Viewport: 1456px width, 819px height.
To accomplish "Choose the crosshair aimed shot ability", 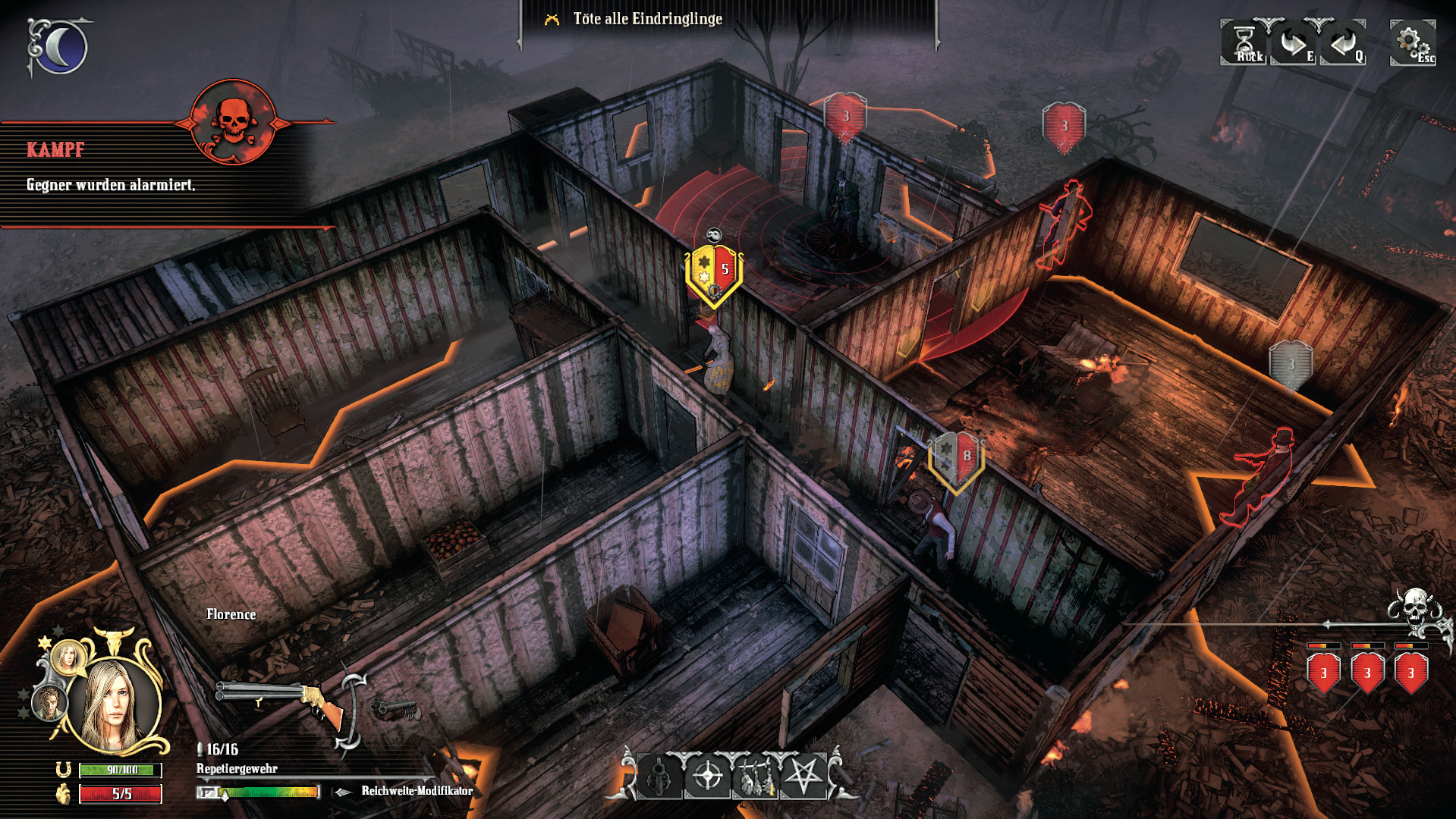I will (708, 777).
